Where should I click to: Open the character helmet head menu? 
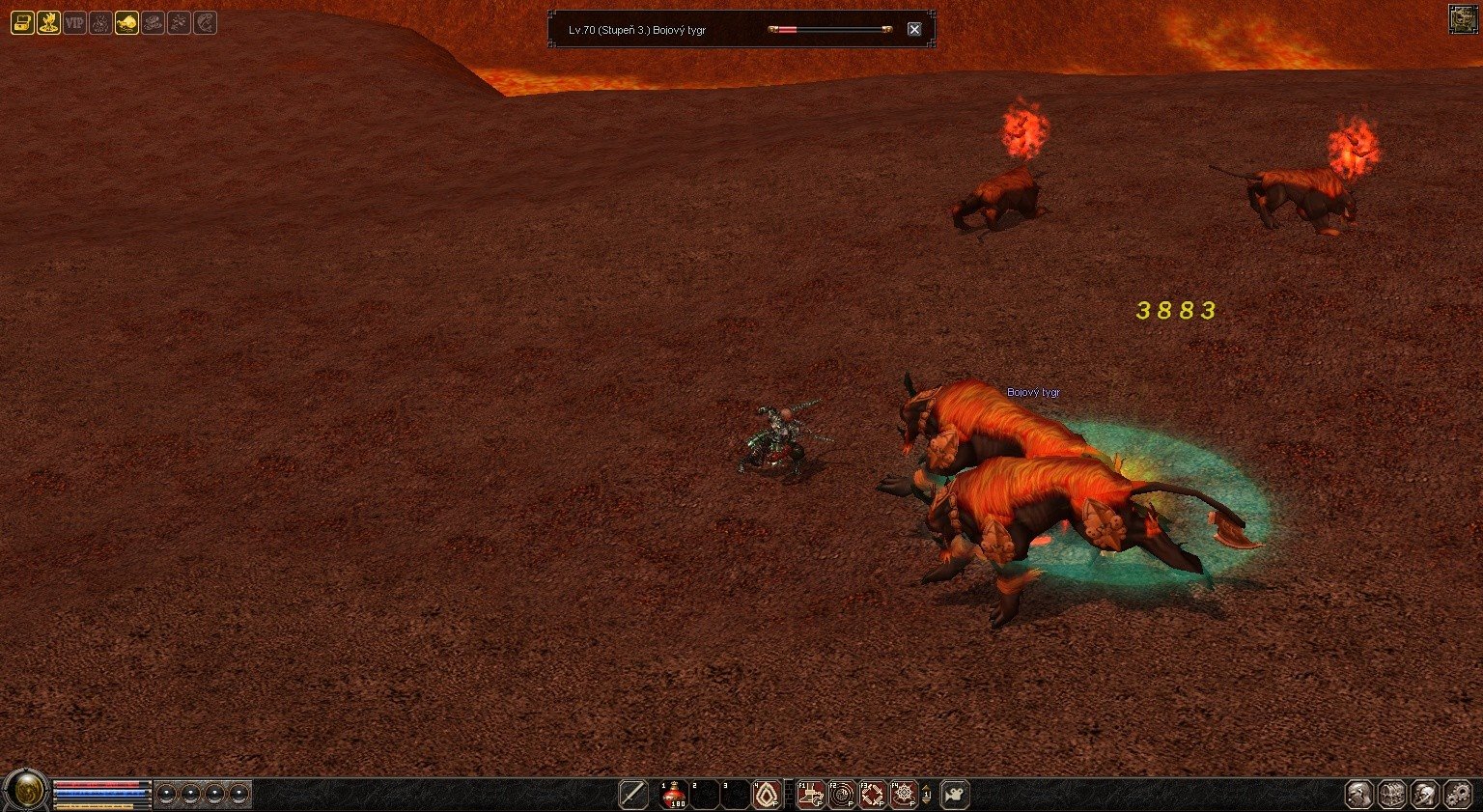1359,794
